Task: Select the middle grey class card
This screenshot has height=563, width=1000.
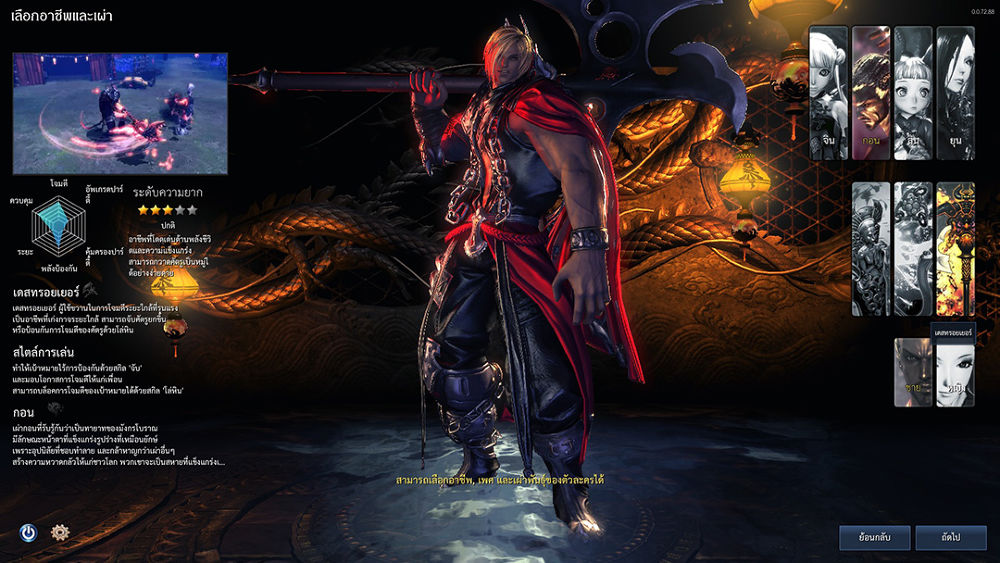Action: tap(913, 249)
